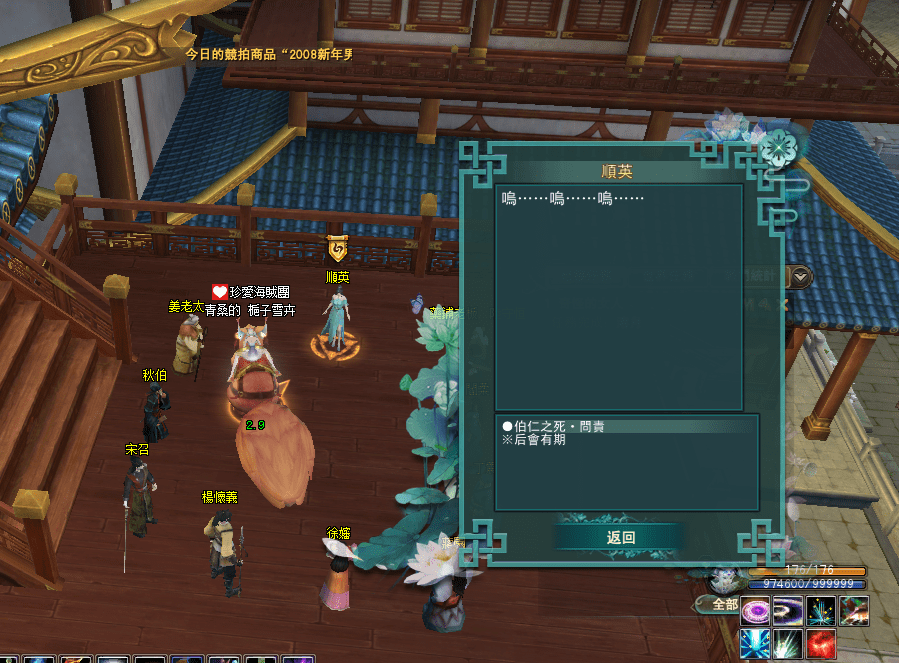Activate the purple swirling ring skill
The width and height of the screenshot is (899, 663).
(755, 610)
